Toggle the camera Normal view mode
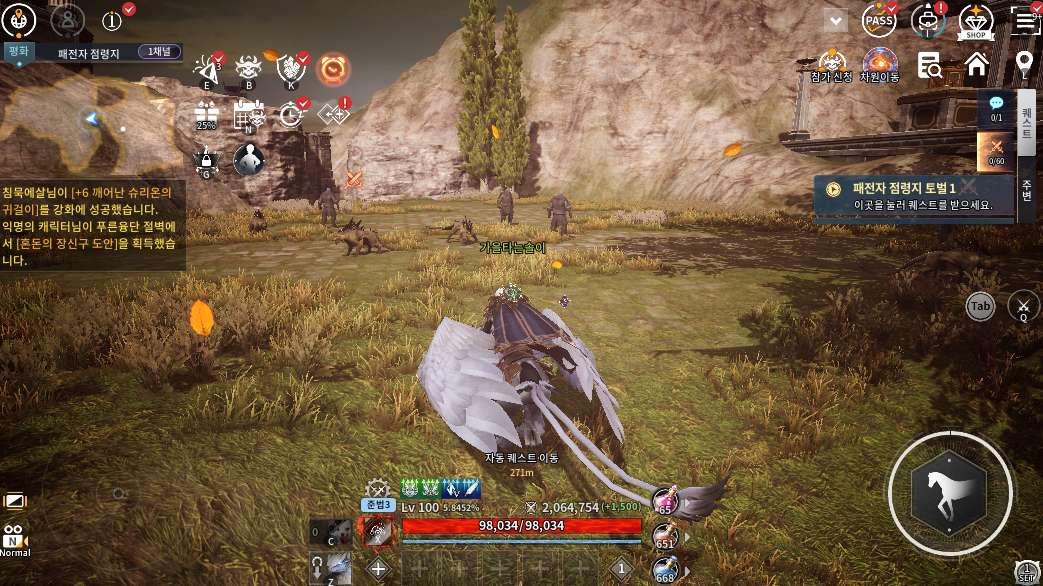The image size is (1043, 586). [x=14, y=539]
